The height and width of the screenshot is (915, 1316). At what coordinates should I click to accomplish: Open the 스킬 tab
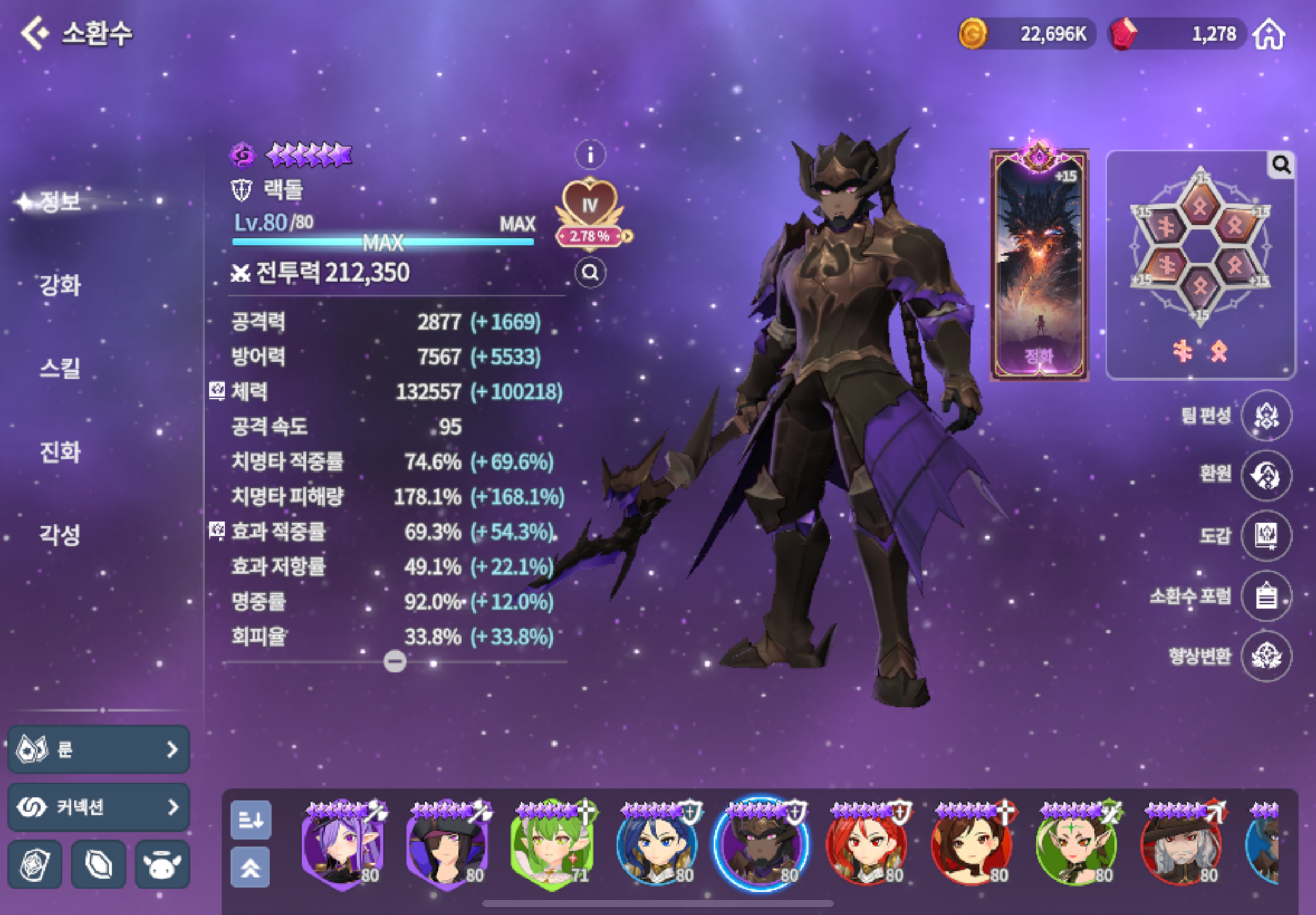60,368
